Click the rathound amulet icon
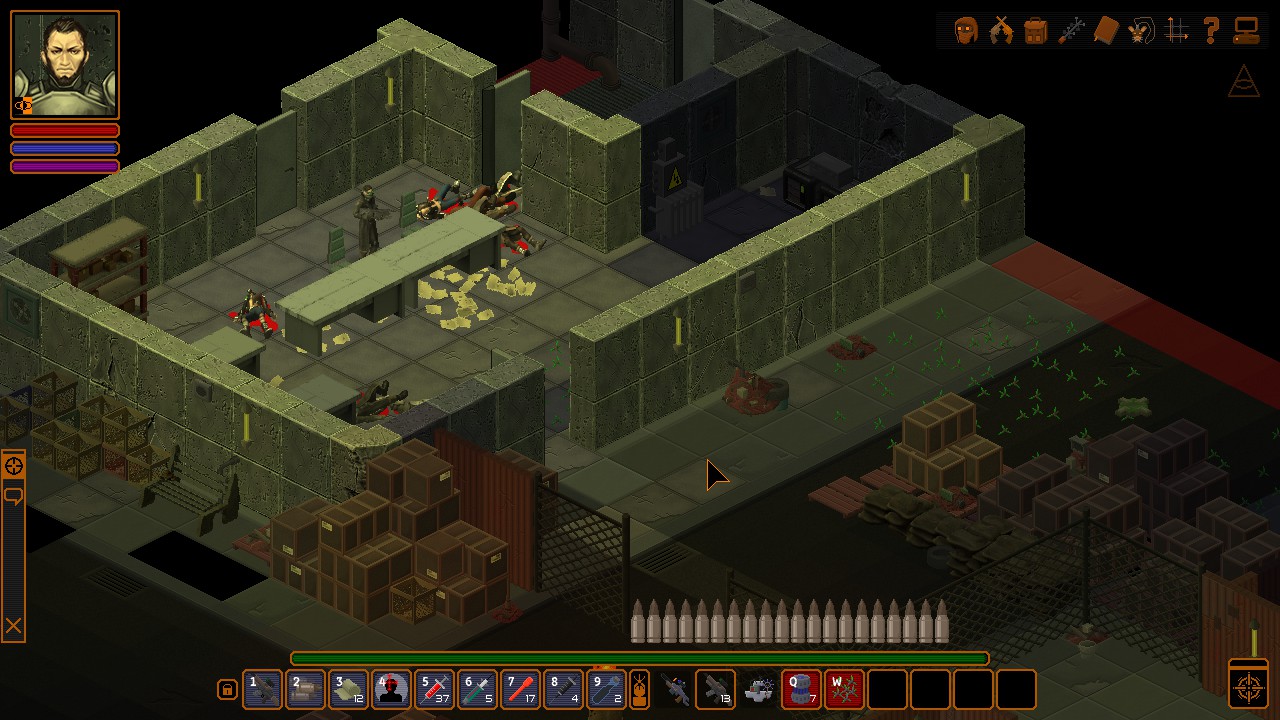Image resolution: width=1280 pixels, height=720 pixels. (1140, 31)
